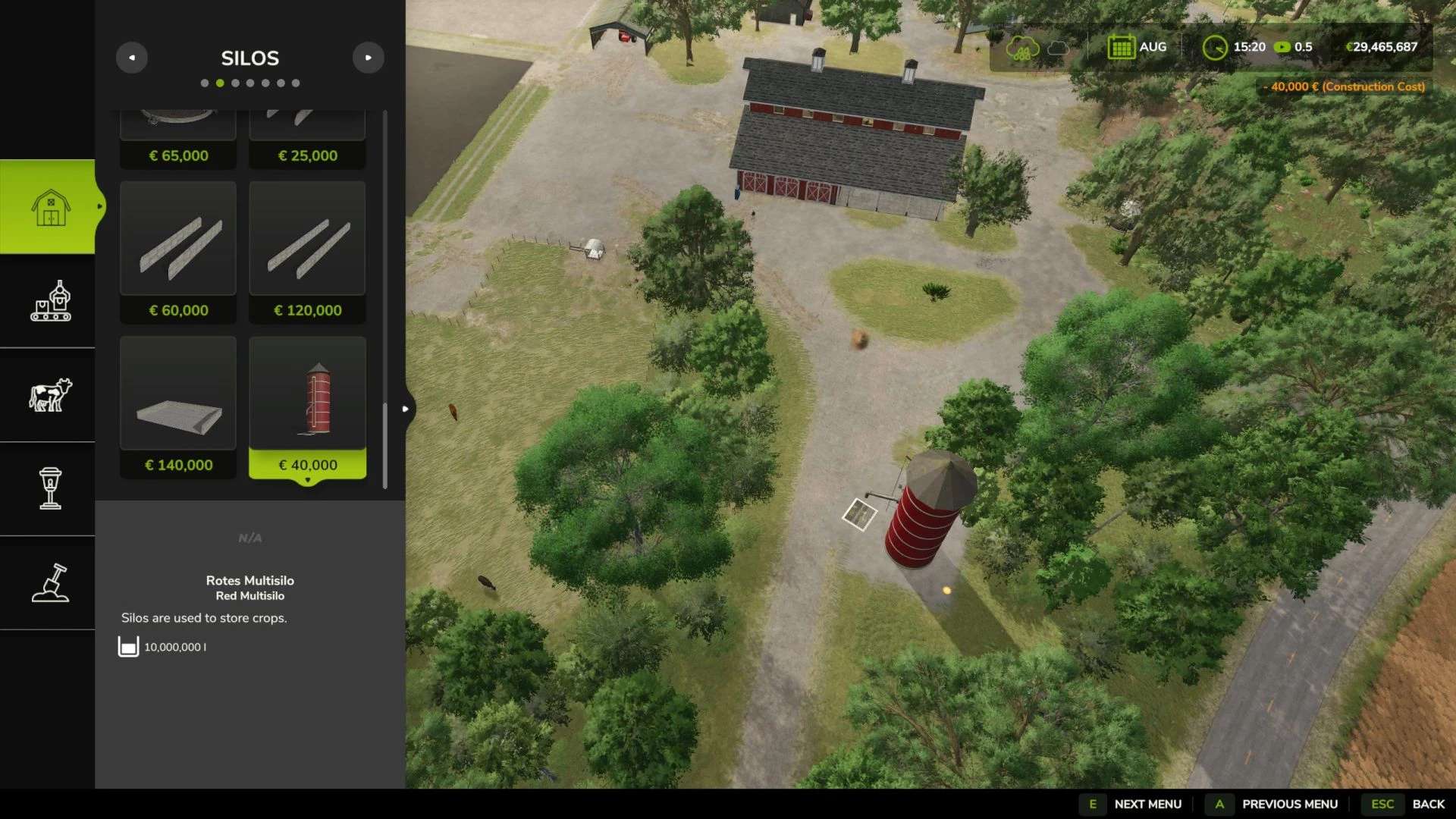Open the decoration lamp category tab
This screenshot has height=819, width=1456.
click(x=50, y=488)
